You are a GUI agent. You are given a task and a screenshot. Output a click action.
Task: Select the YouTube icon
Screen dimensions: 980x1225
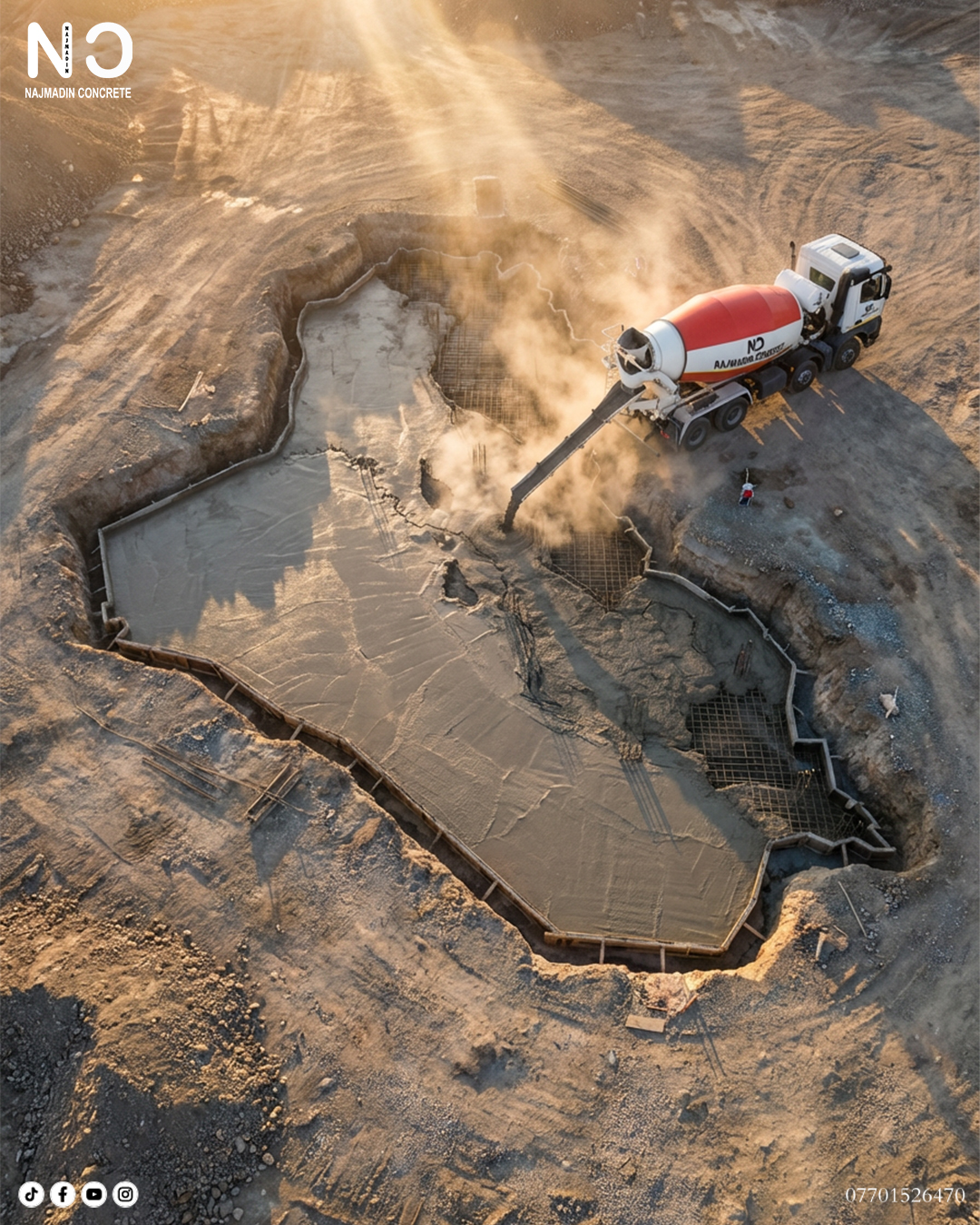pos(94,1194)
